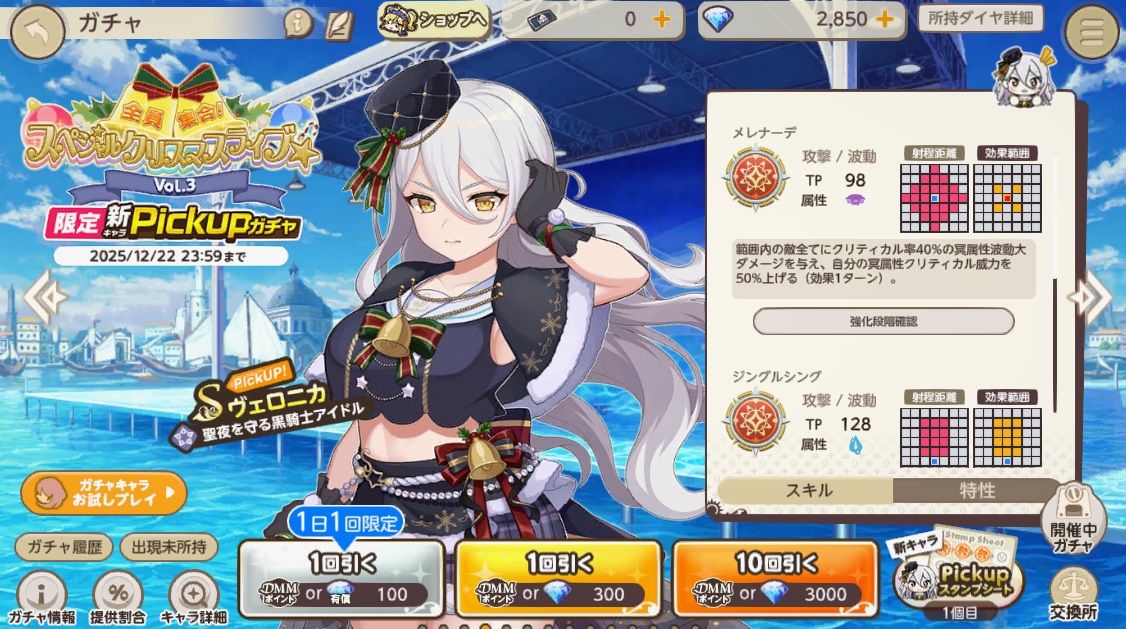
Task: Open 強化段階確認 enhancement stages
Action: [x=883, y=321]
